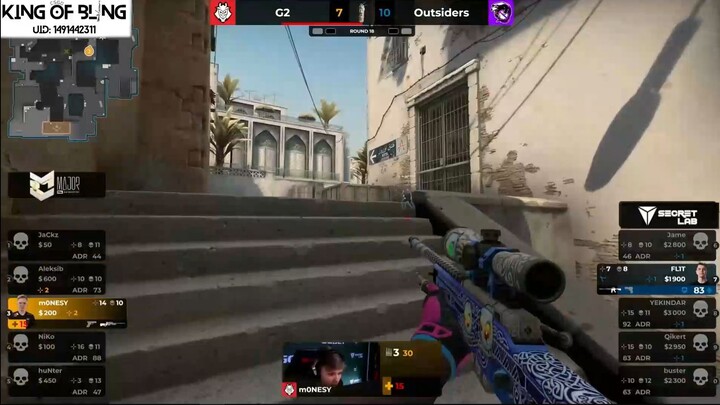The height and width of the screenshot is (405, 720).
Task: Click the Secret Lab sponsor logo
Action: pos(668,214)
